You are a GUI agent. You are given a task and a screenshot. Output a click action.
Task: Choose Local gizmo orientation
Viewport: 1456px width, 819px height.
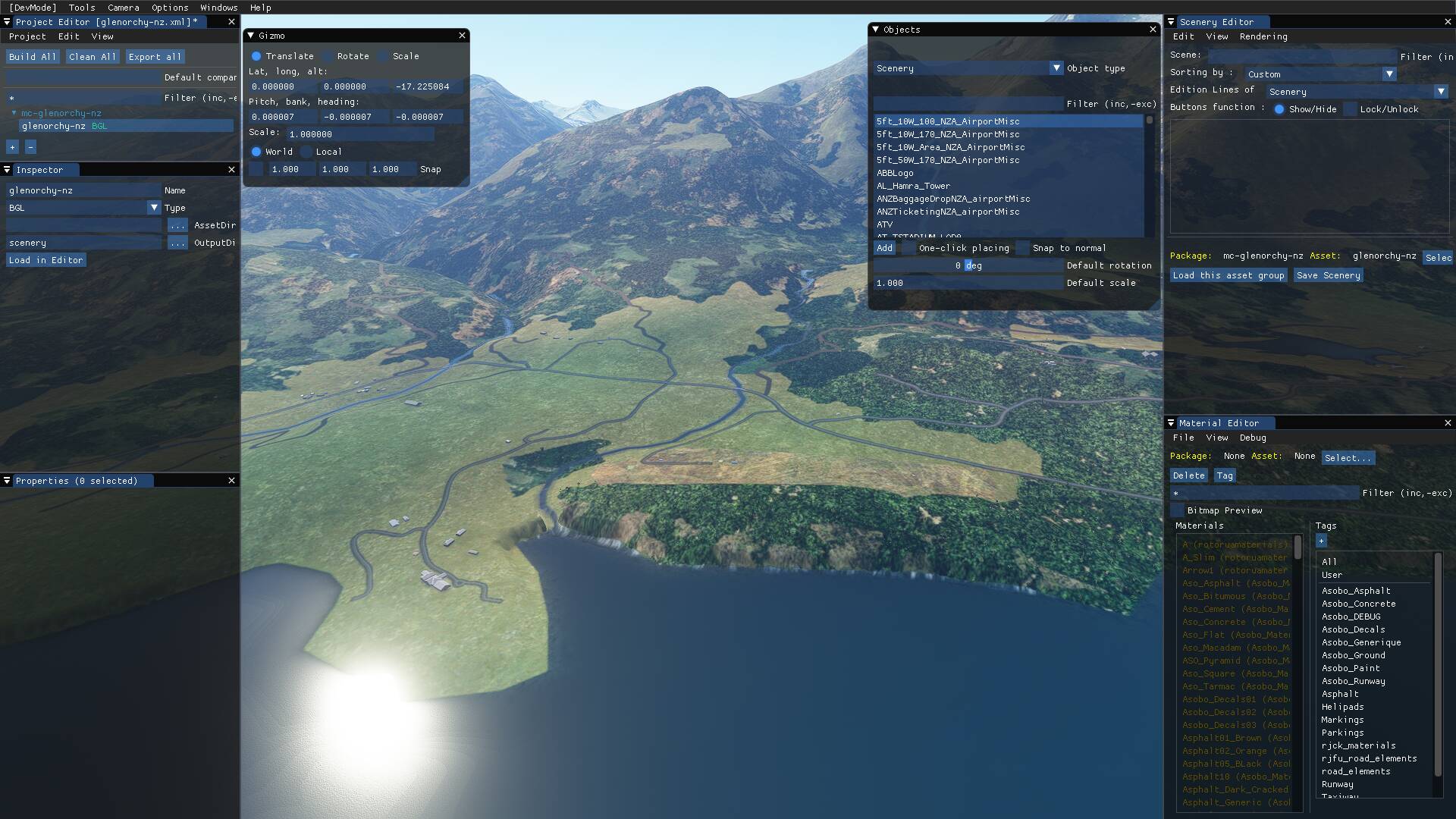pyautogui.click(x=306, y=152)
